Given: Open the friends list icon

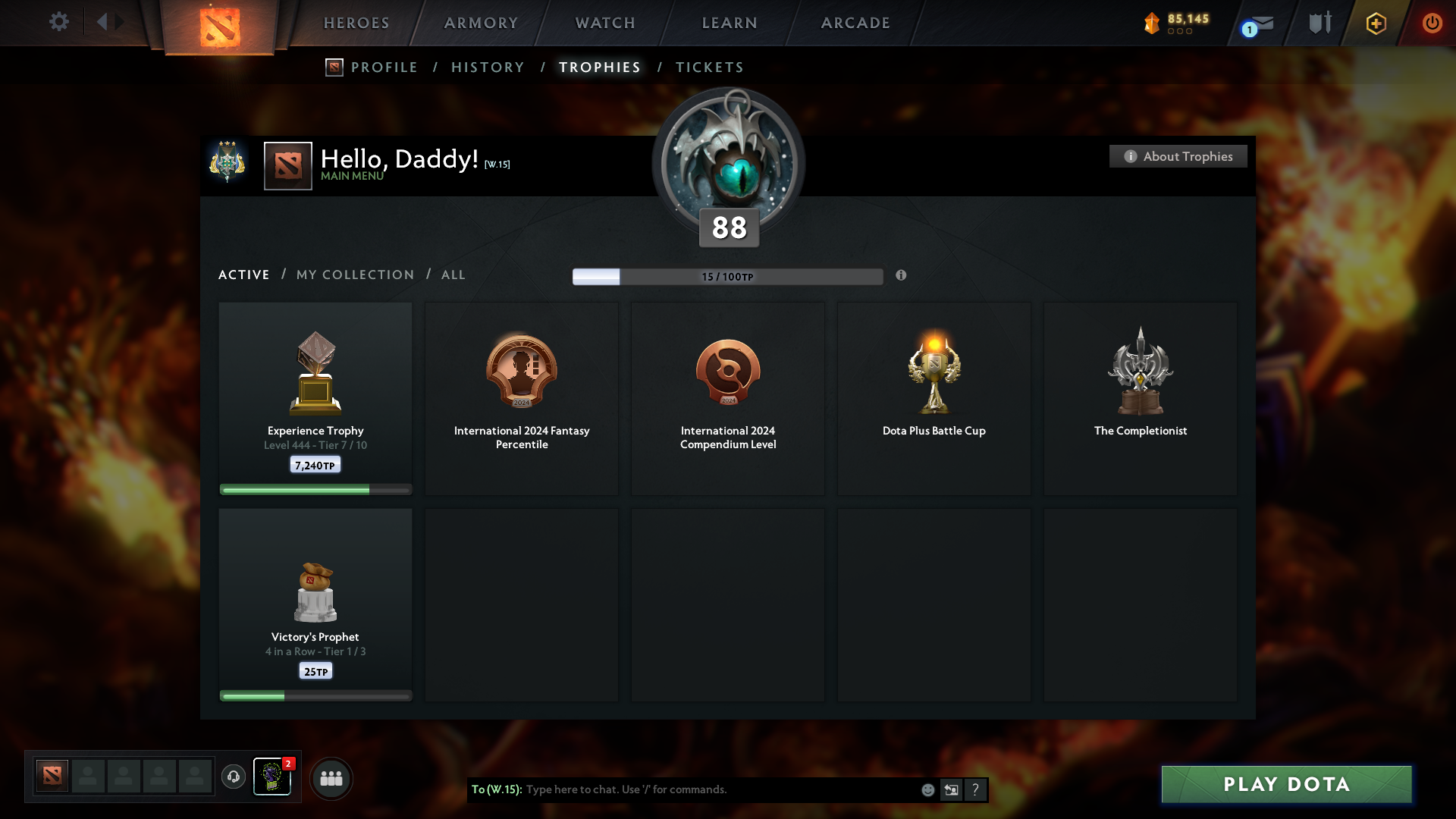Looking at the screenshot, I should [x=331, y=777].
